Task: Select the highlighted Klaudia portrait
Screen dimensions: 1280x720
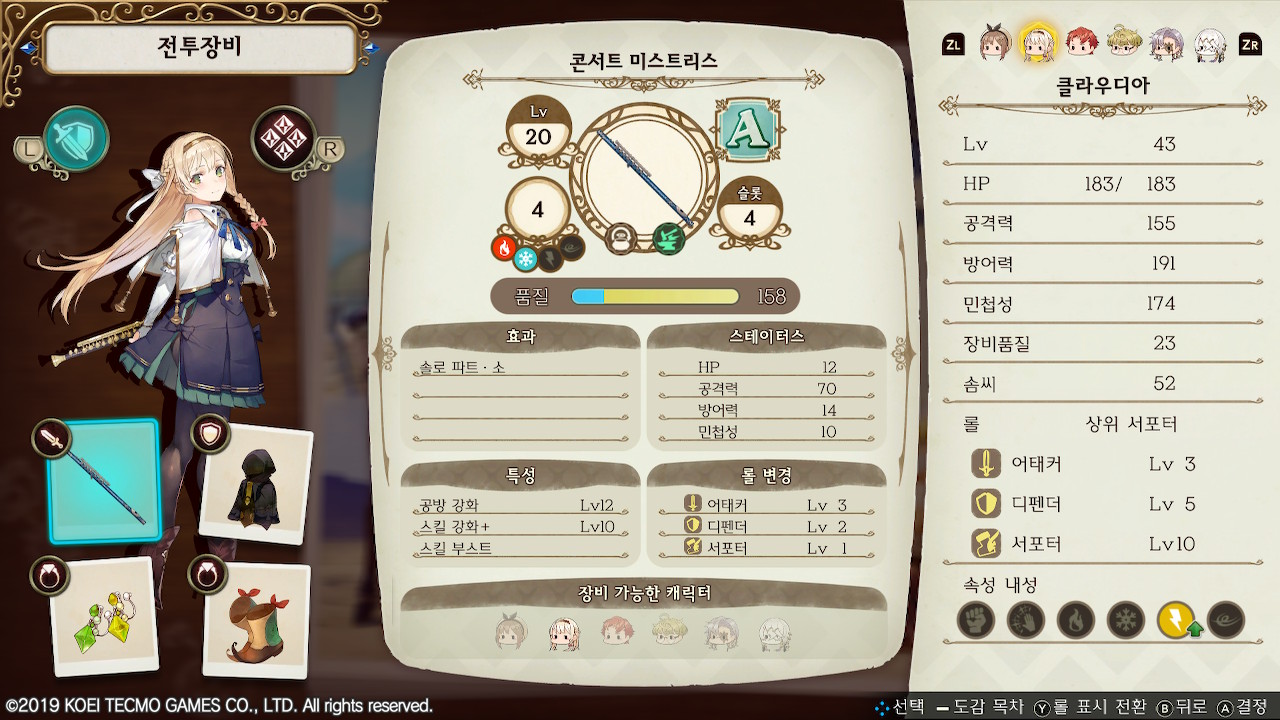Action: point(1038,43)
